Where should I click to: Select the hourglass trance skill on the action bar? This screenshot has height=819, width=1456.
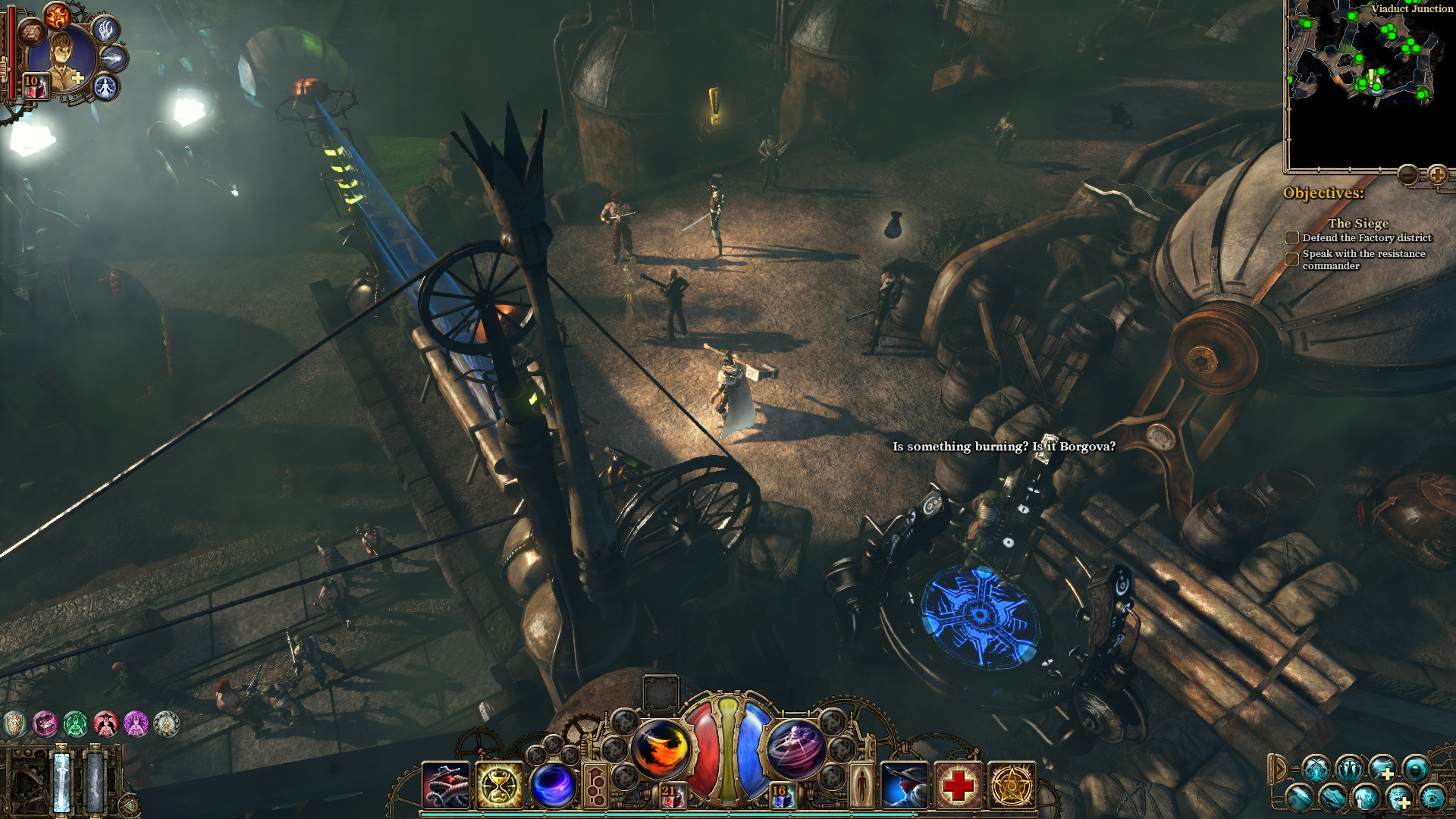[500, 786]
